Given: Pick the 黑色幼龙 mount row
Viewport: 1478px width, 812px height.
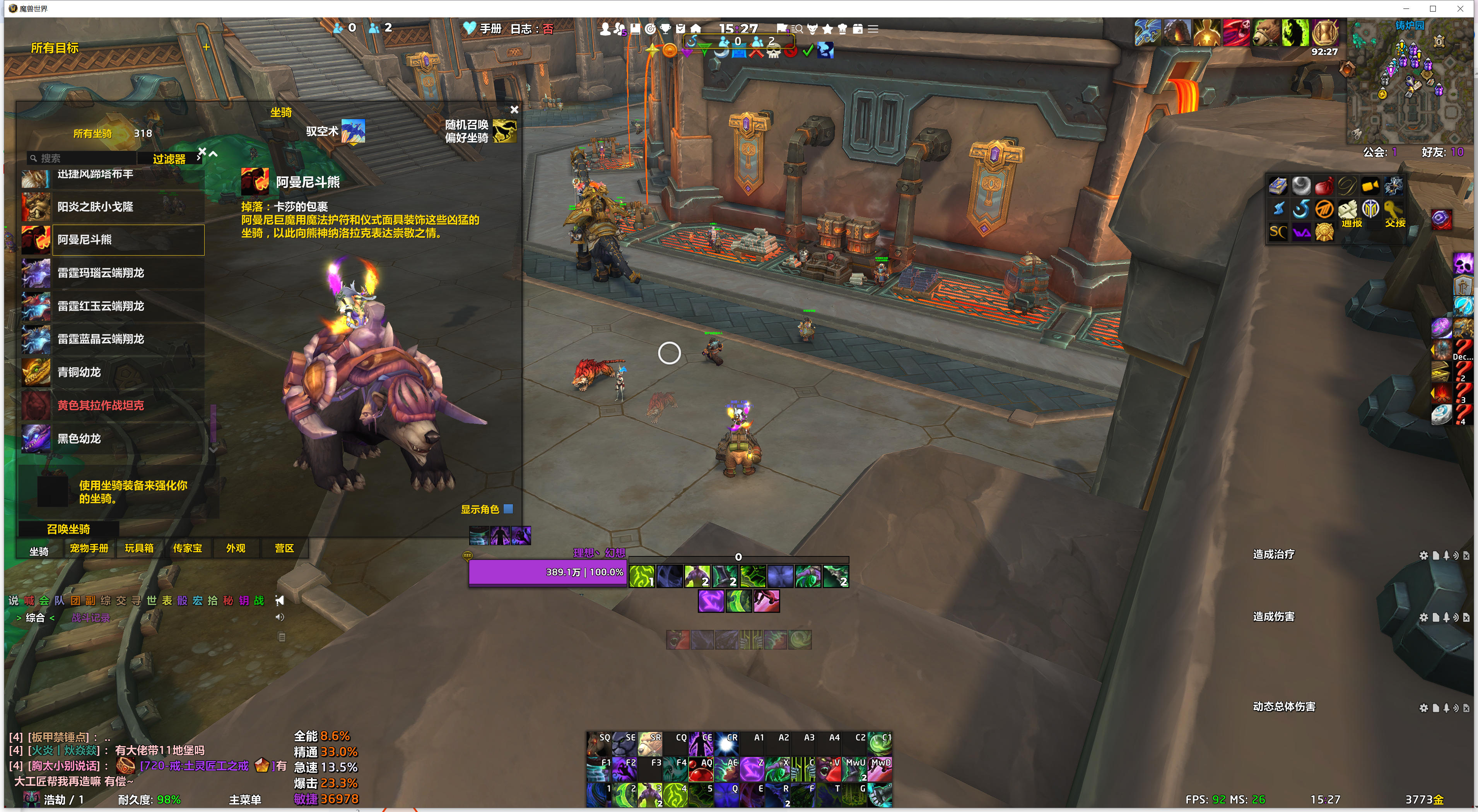Looking at the screenshot, I should 113,439.
